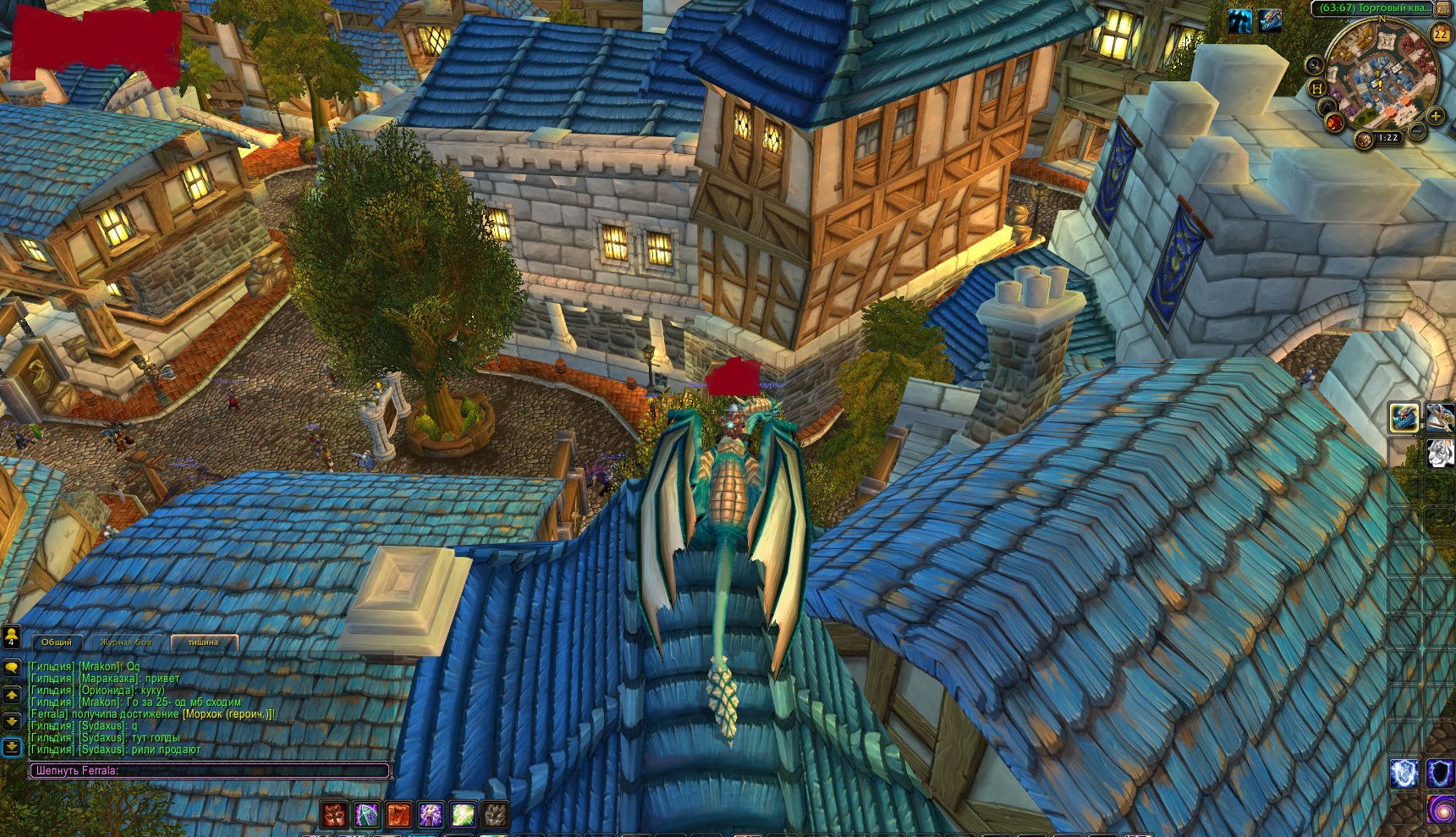Switch to the Общий chat tab
Viewport: 1456px width, 837px height.
pos(57,642)
